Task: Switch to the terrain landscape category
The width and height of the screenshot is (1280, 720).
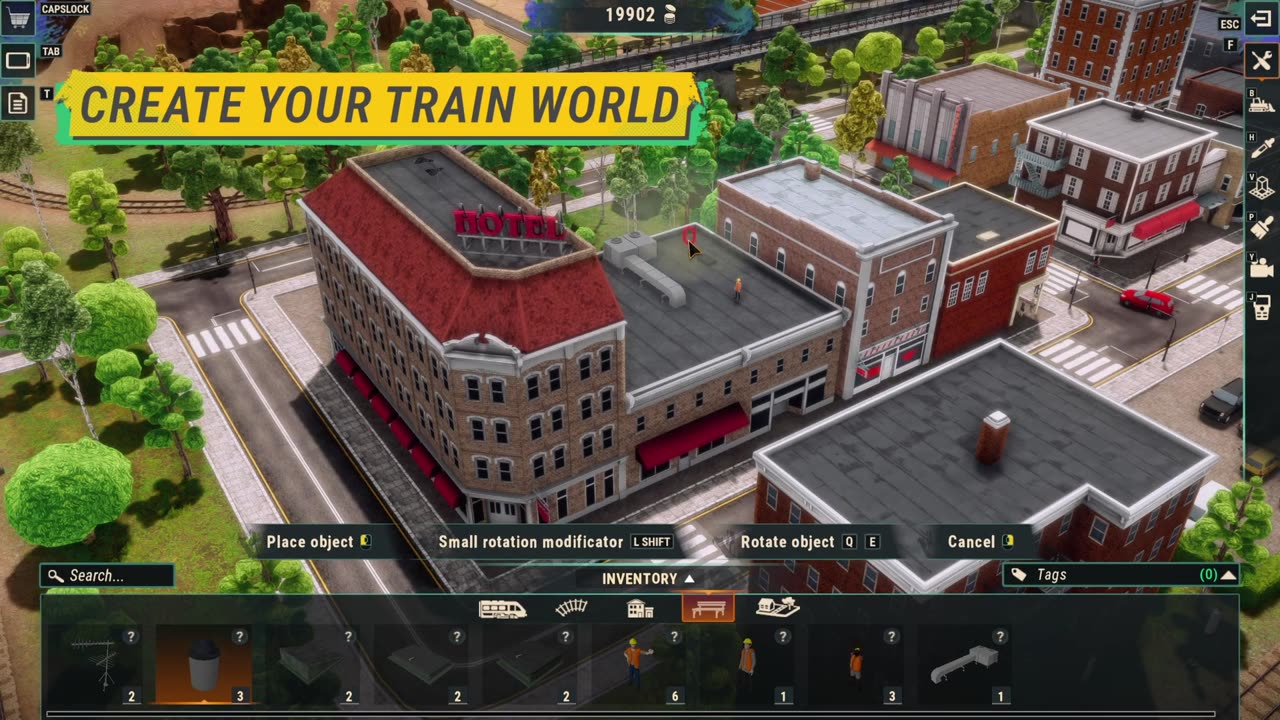Action: (777, 608)
